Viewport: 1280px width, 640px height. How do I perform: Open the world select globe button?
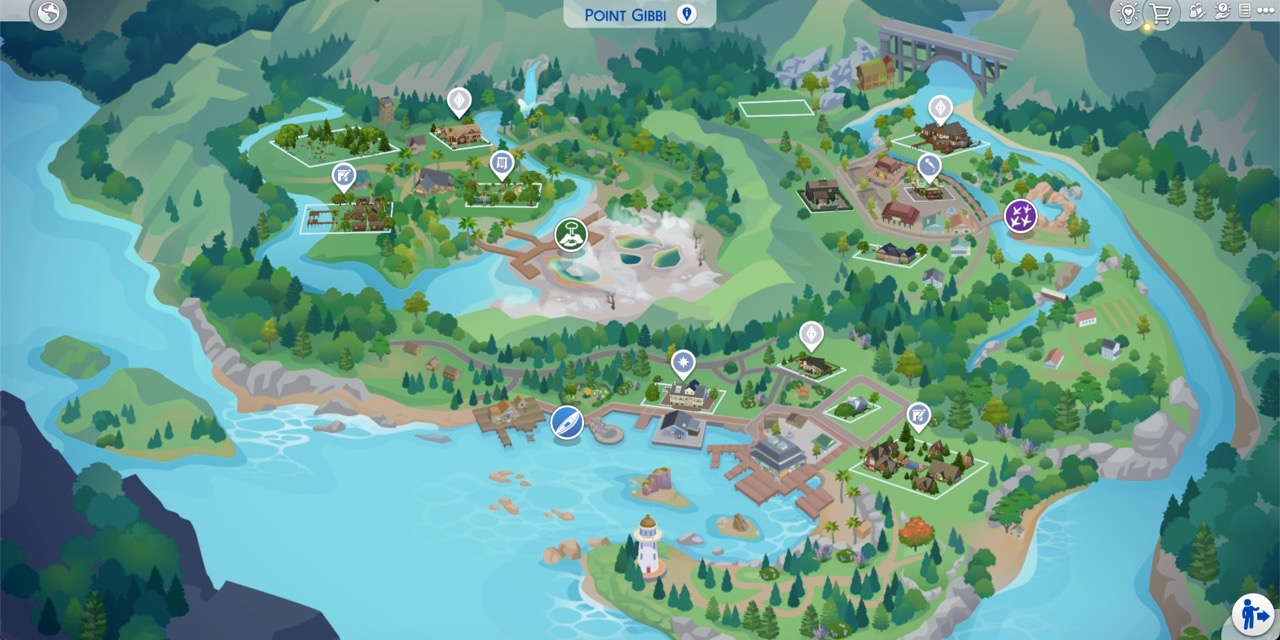[x=48, y=14]
